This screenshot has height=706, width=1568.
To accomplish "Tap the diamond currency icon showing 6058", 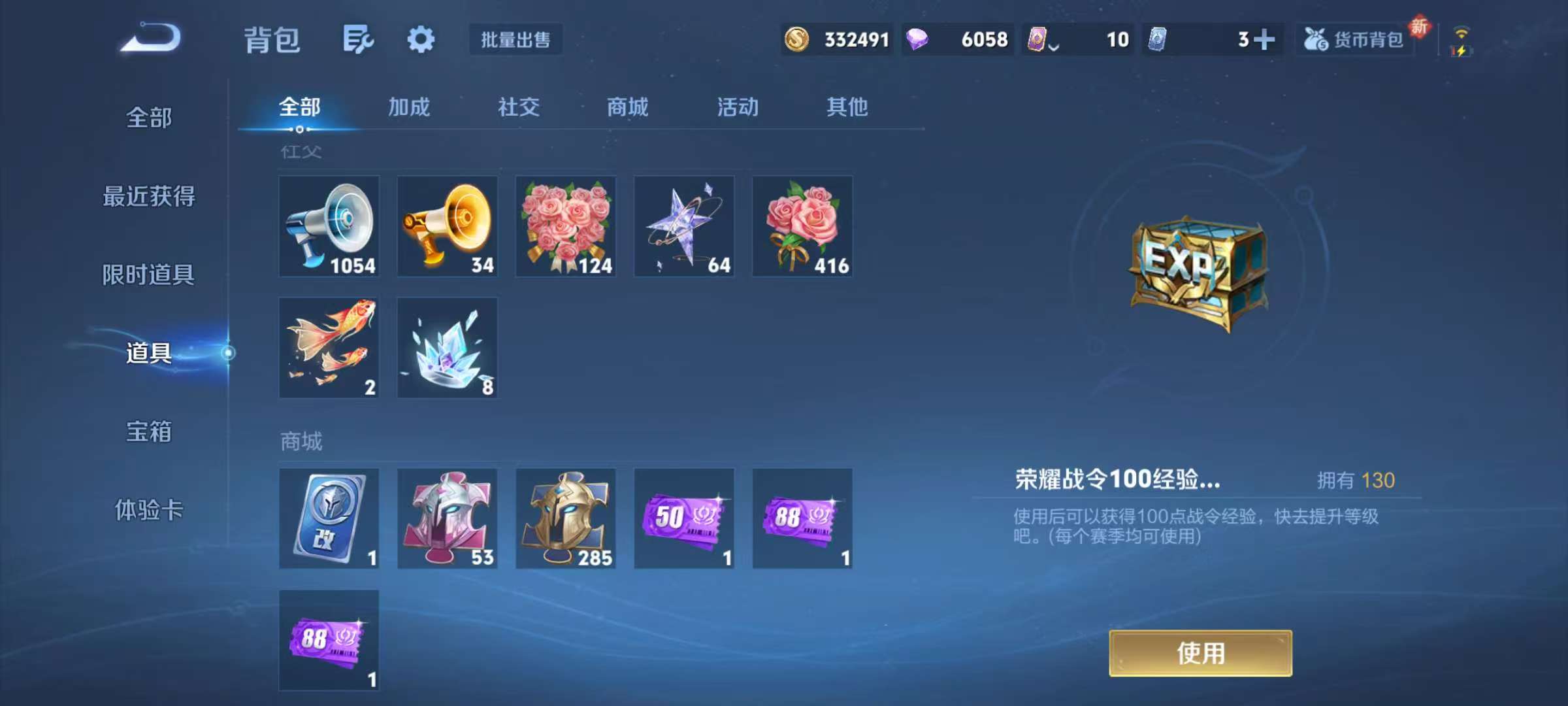I will coord(922,39).
